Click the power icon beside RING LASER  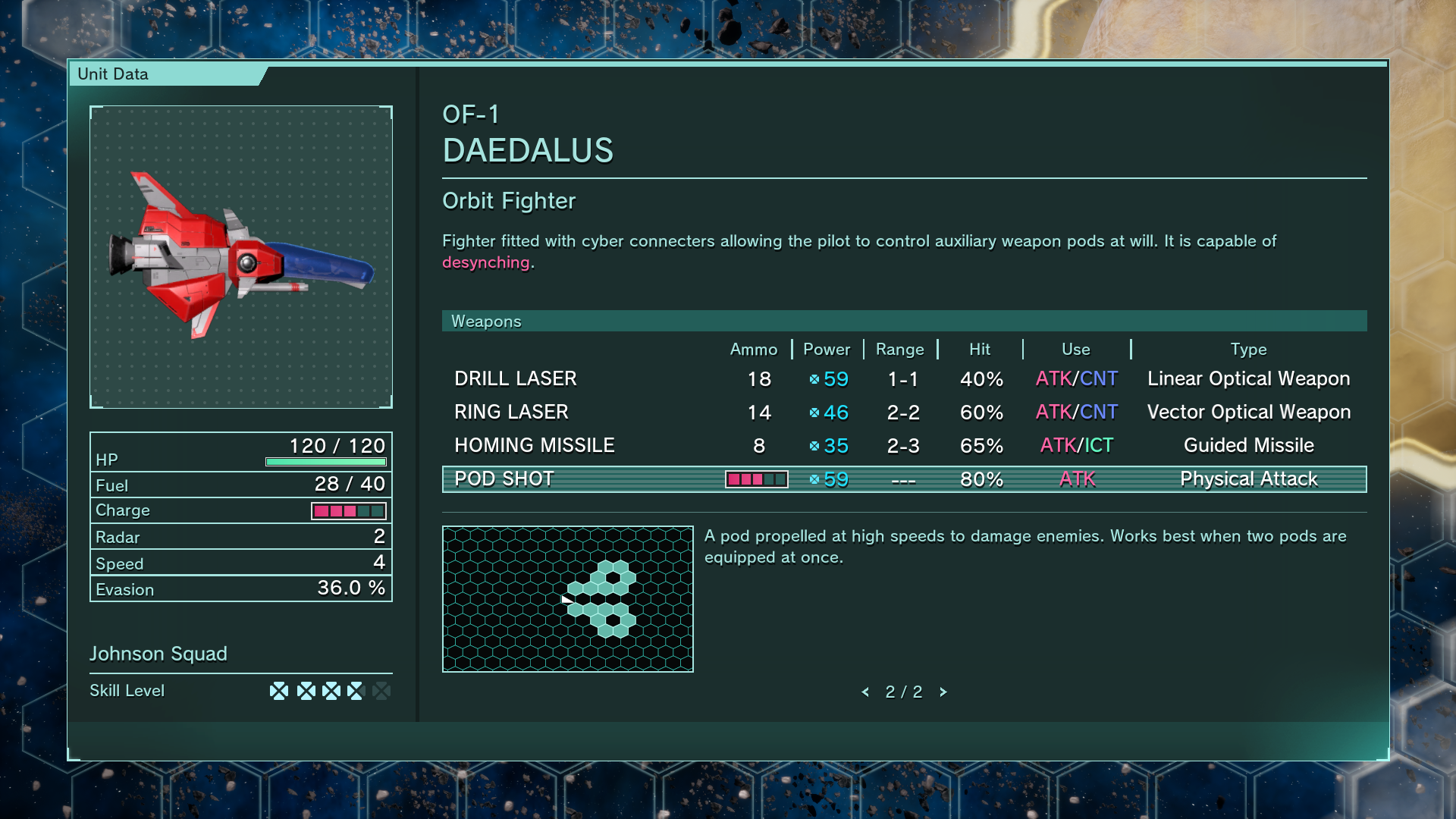pyautogui.click(x=814, y=413)
